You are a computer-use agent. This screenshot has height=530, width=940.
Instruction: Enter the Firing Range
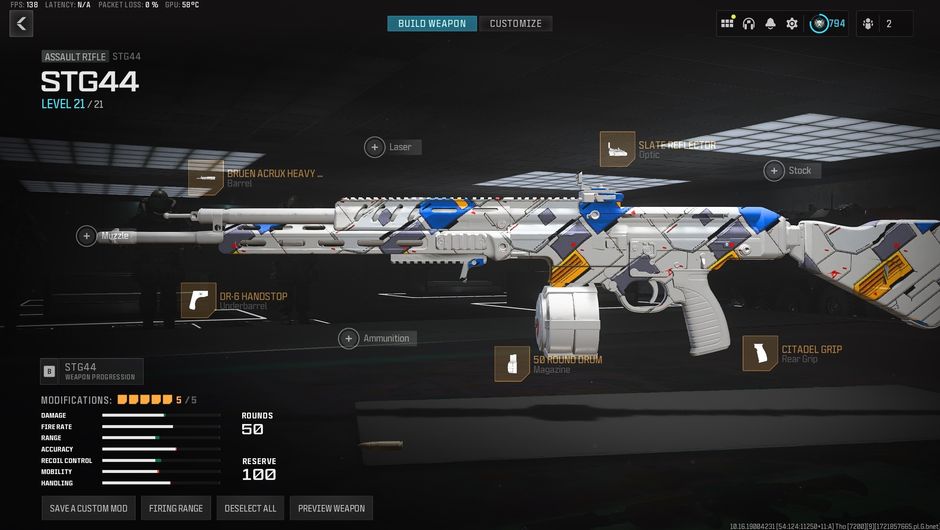click(176, 508)
